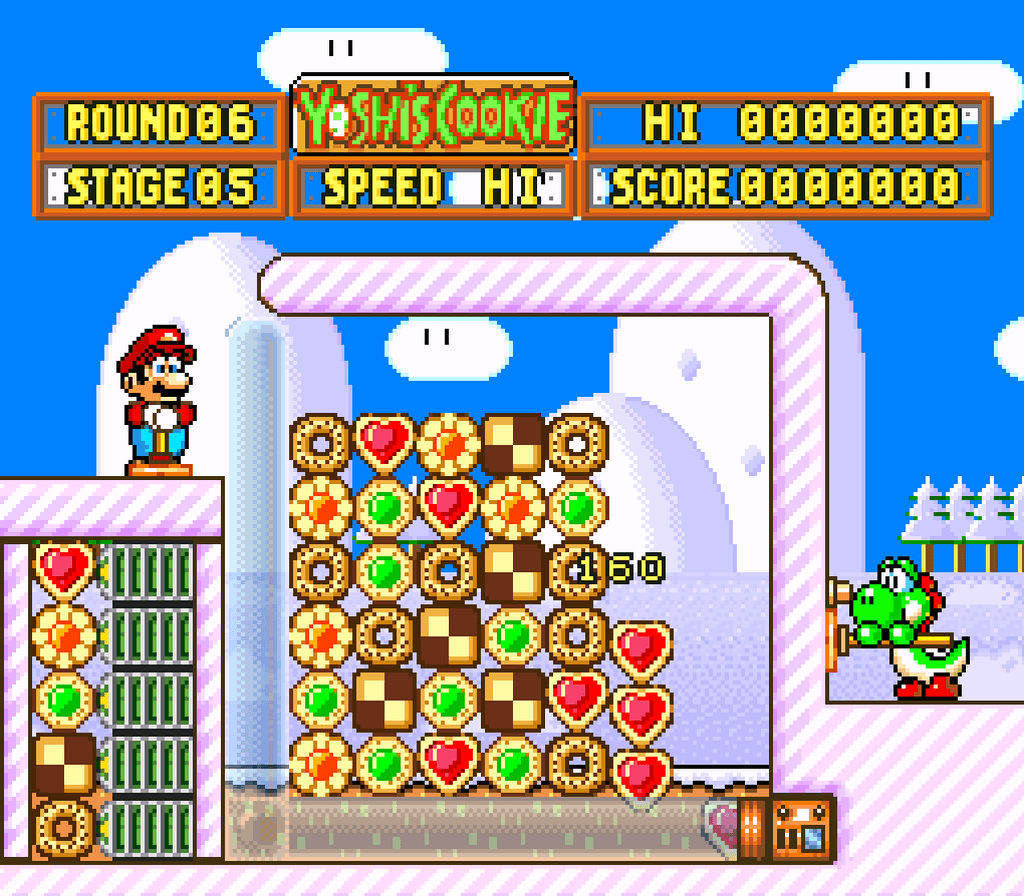Select the orange flower cookie in the bottom row
The height and width of the screenshot is (896, 1024).
321,762
